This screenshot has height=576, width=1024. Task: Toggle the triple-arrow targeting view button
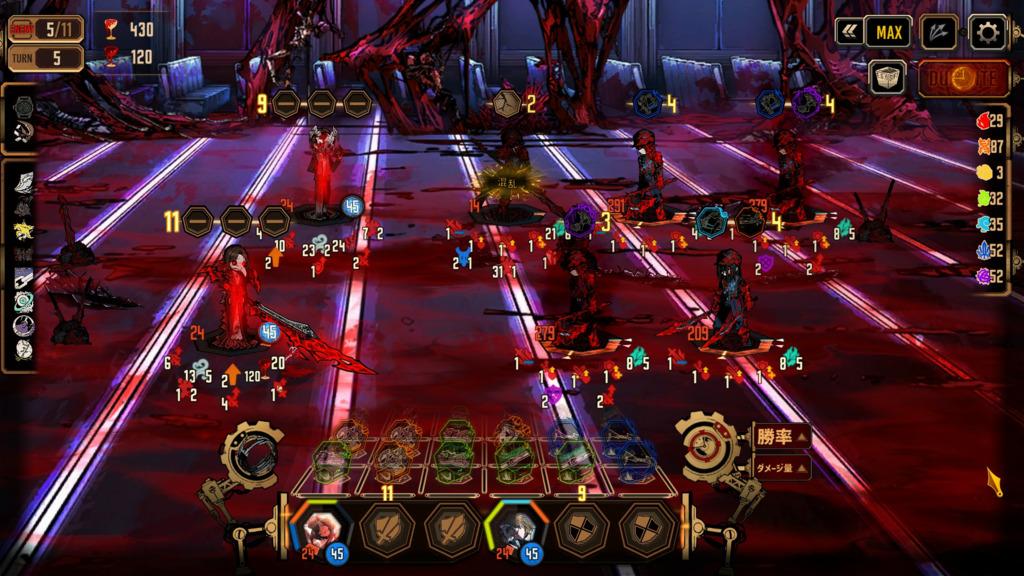tap(938, 33)
